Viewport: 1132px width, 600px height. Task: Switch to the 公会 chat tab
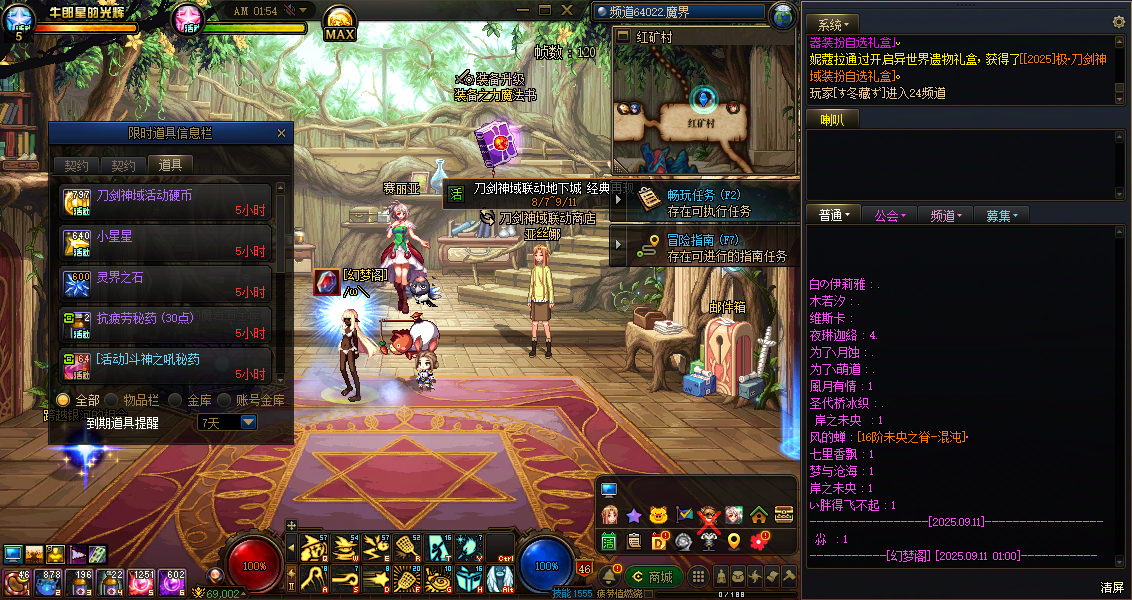coord(890,215)
